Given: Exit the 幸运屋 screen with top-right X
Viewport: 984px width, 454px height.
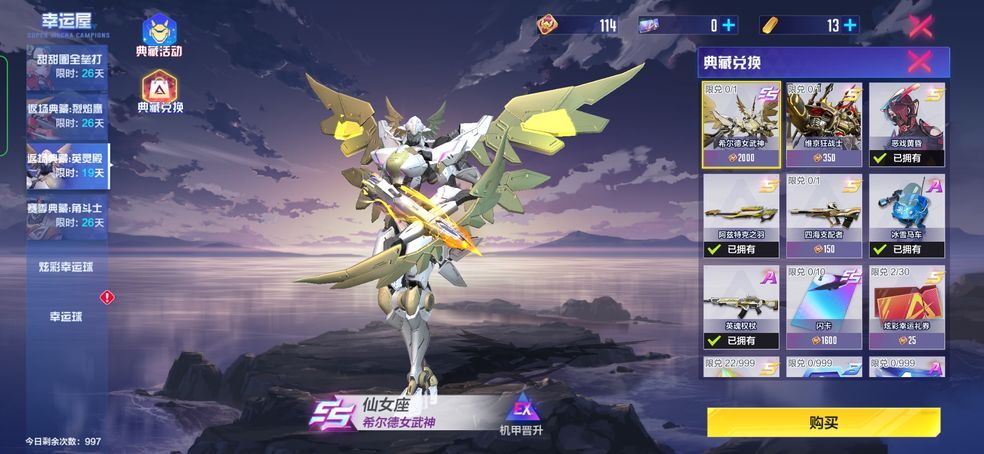Looking at the screenshot, I should point(920,26).
